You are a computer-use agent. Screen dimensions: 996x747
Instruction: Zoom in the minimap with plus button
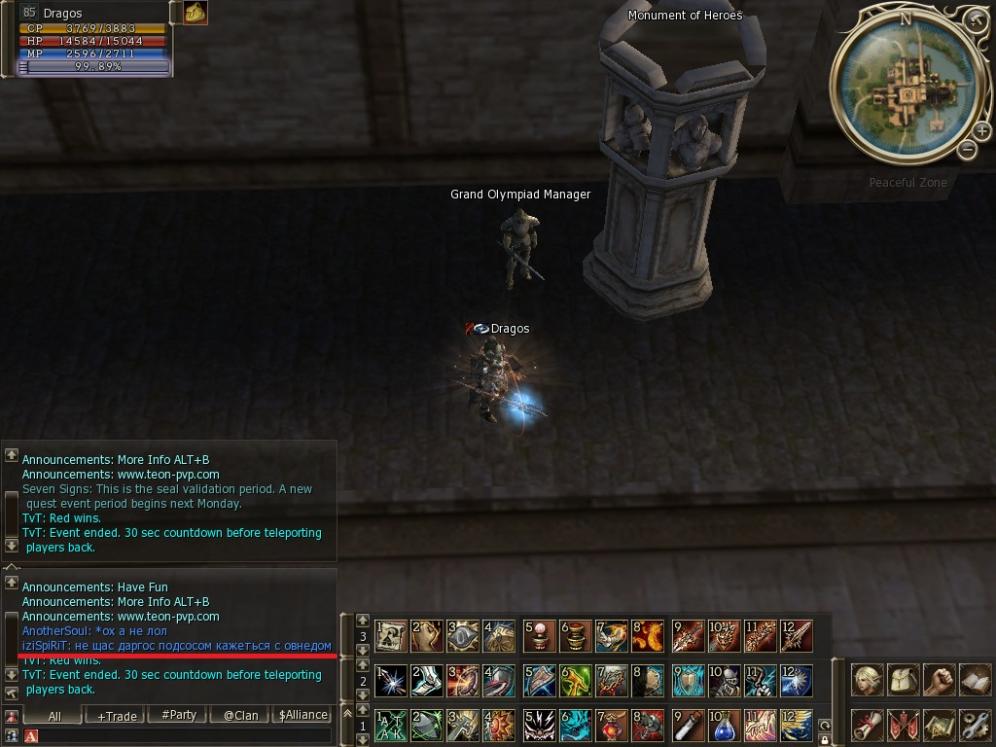point(982,131)
